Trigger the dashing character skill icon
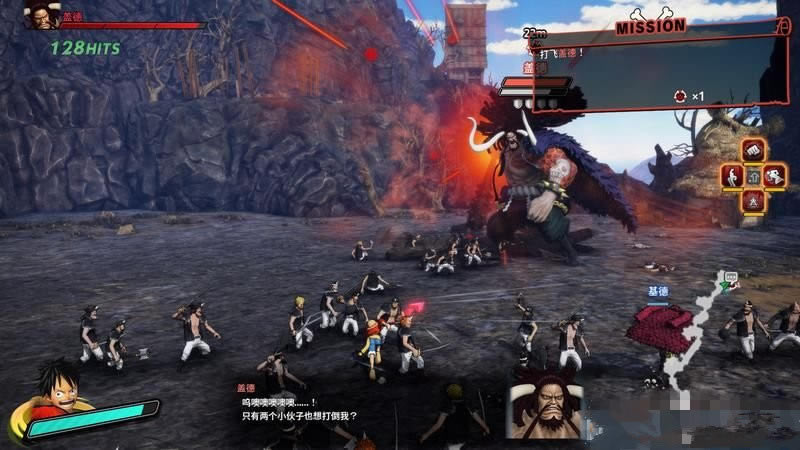 pyautogui.click(x=776, y=176)
